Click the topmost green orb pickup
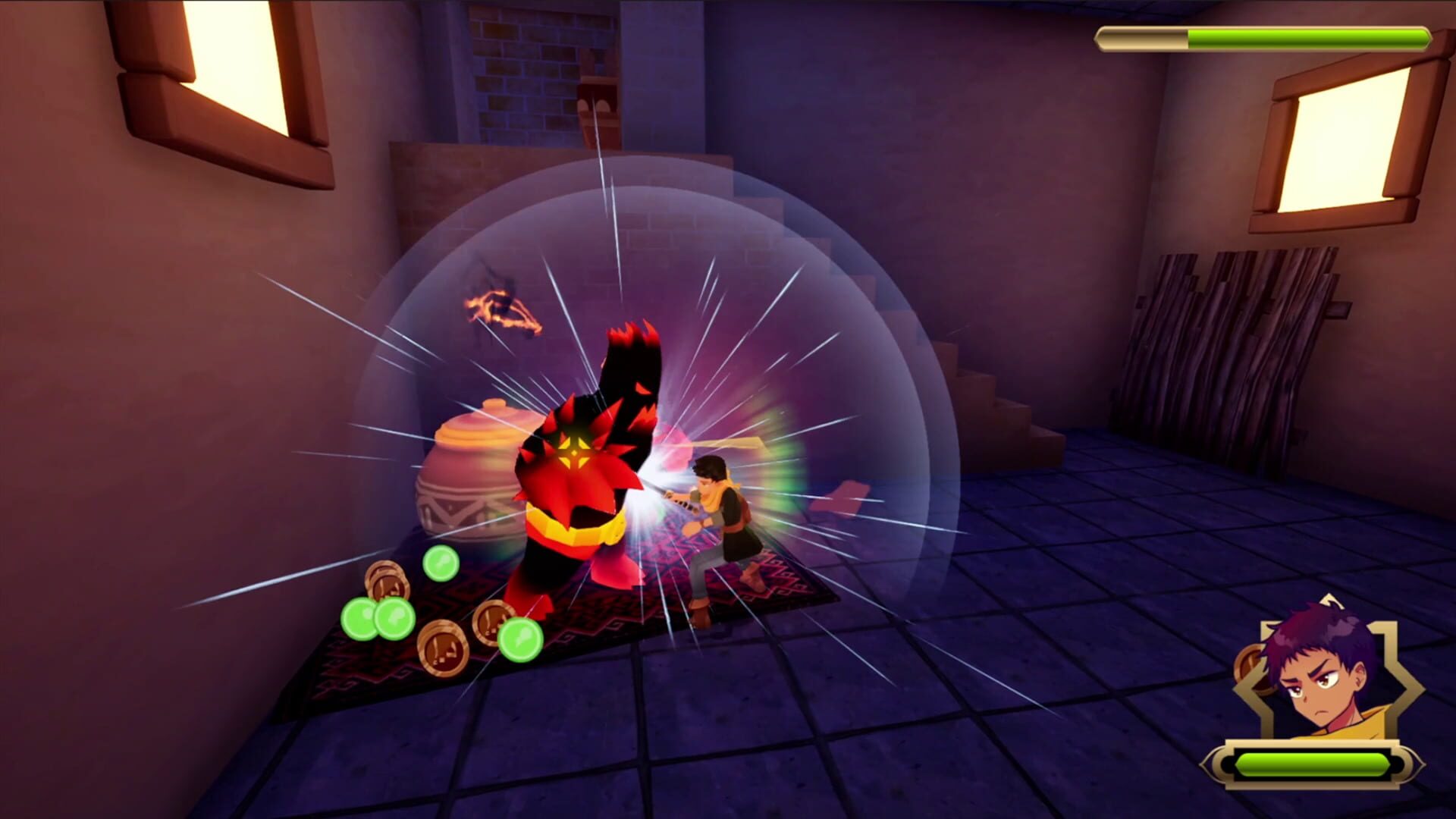Screen dimensions: 1456x819 tap(441, 563)
